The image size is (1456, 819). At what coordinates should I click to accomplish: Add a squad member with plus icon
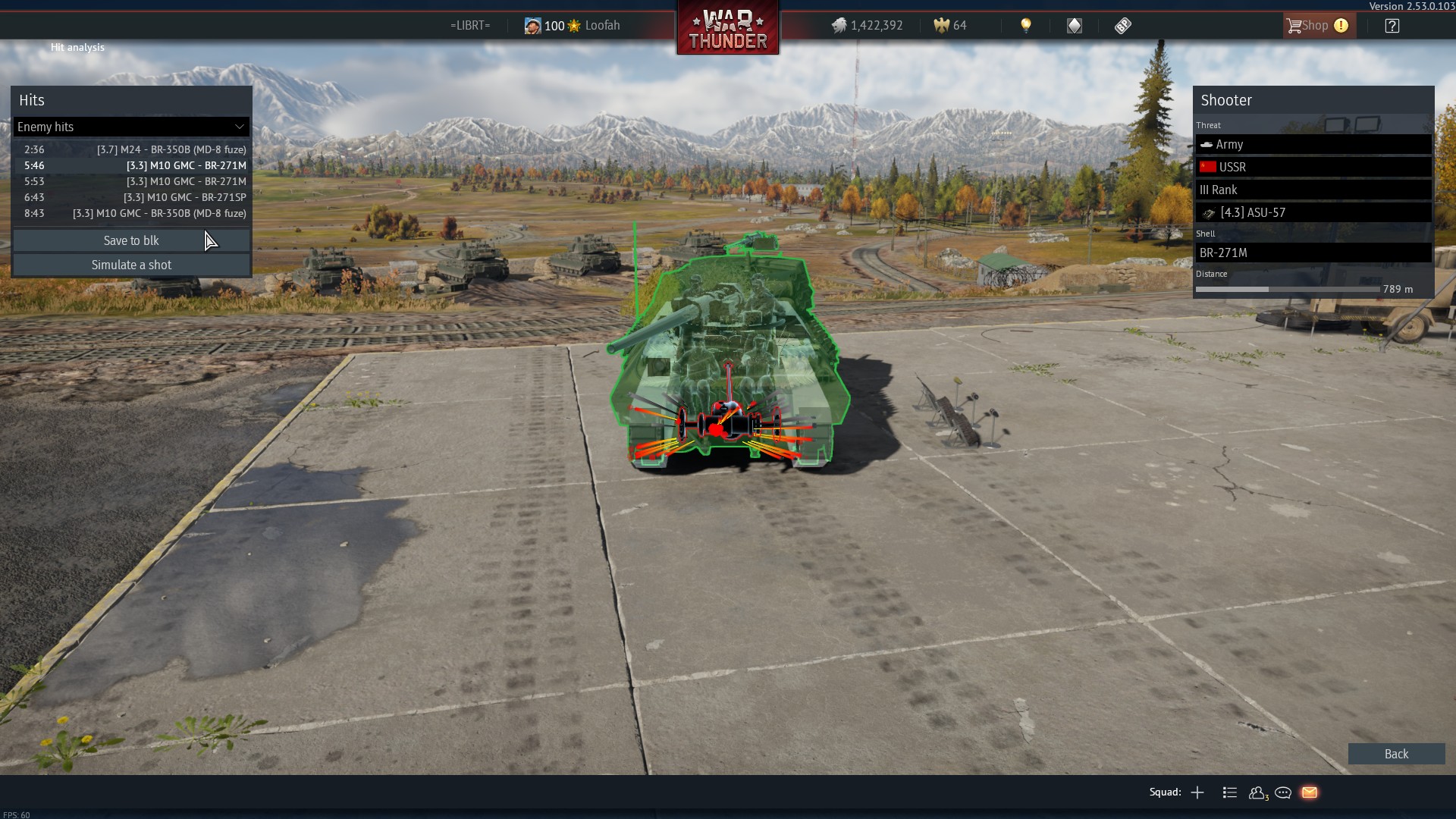pos(1197,792)
